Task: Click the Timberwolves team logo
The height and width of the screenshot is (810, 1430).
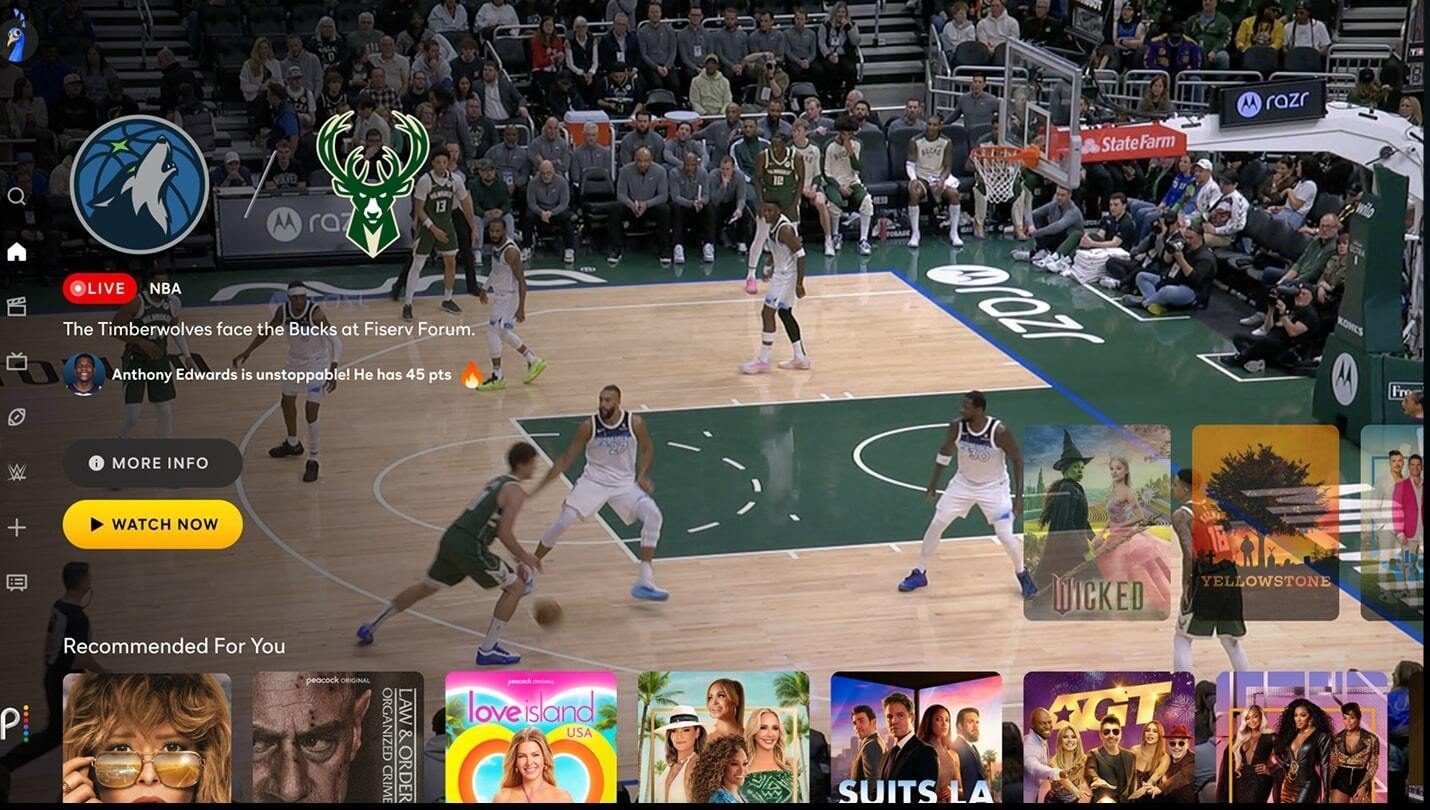Action: pos(140,184)
